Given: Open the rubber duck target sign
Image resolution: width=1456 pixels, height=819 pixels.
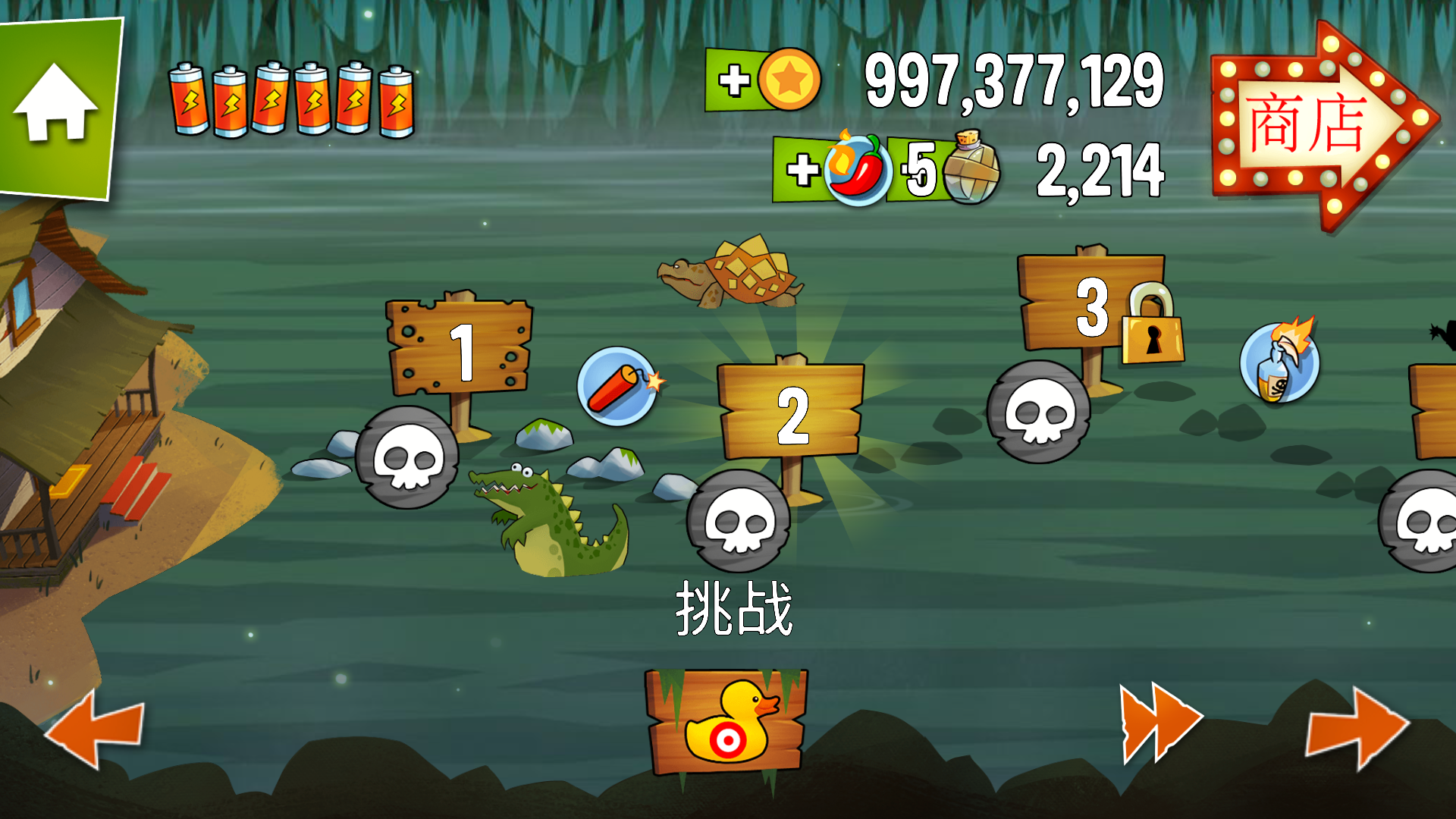Looking at the screenshot, I should (x=726, y=721).
